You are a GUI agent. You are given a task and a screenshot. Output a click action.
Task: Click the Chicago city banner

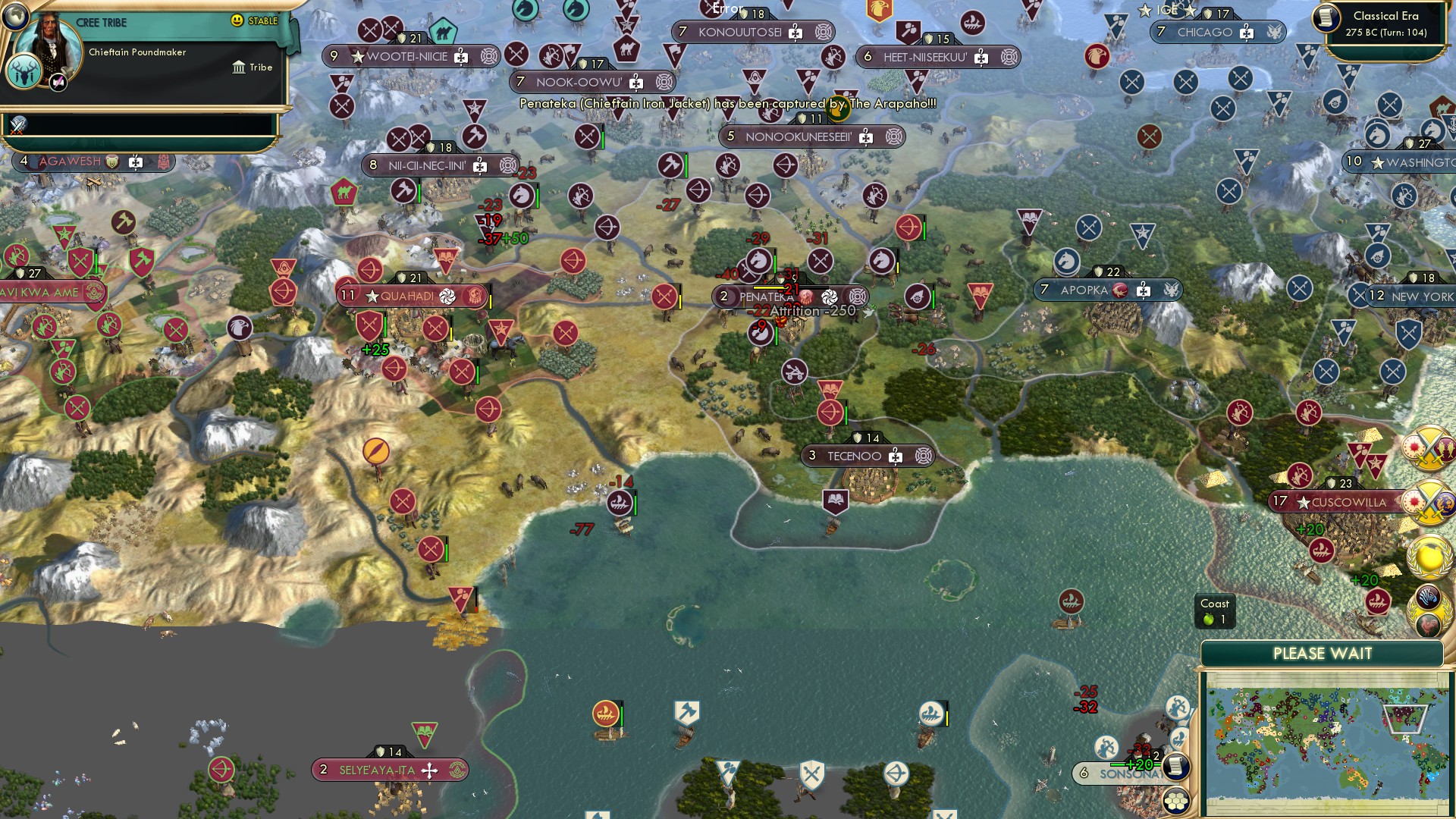coord(1204,32)
